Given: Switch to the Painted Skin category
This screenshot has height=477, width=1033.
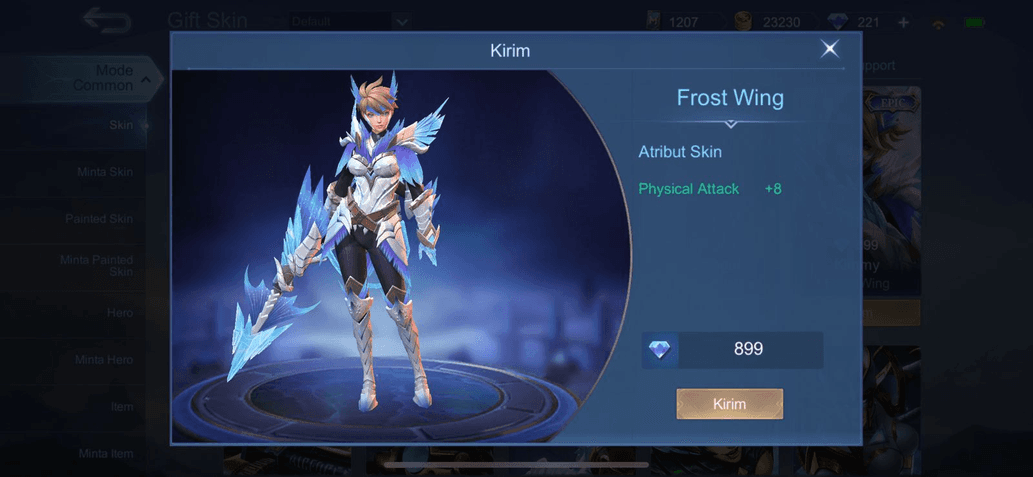Looking at the screenshot, I should point(99,218).
